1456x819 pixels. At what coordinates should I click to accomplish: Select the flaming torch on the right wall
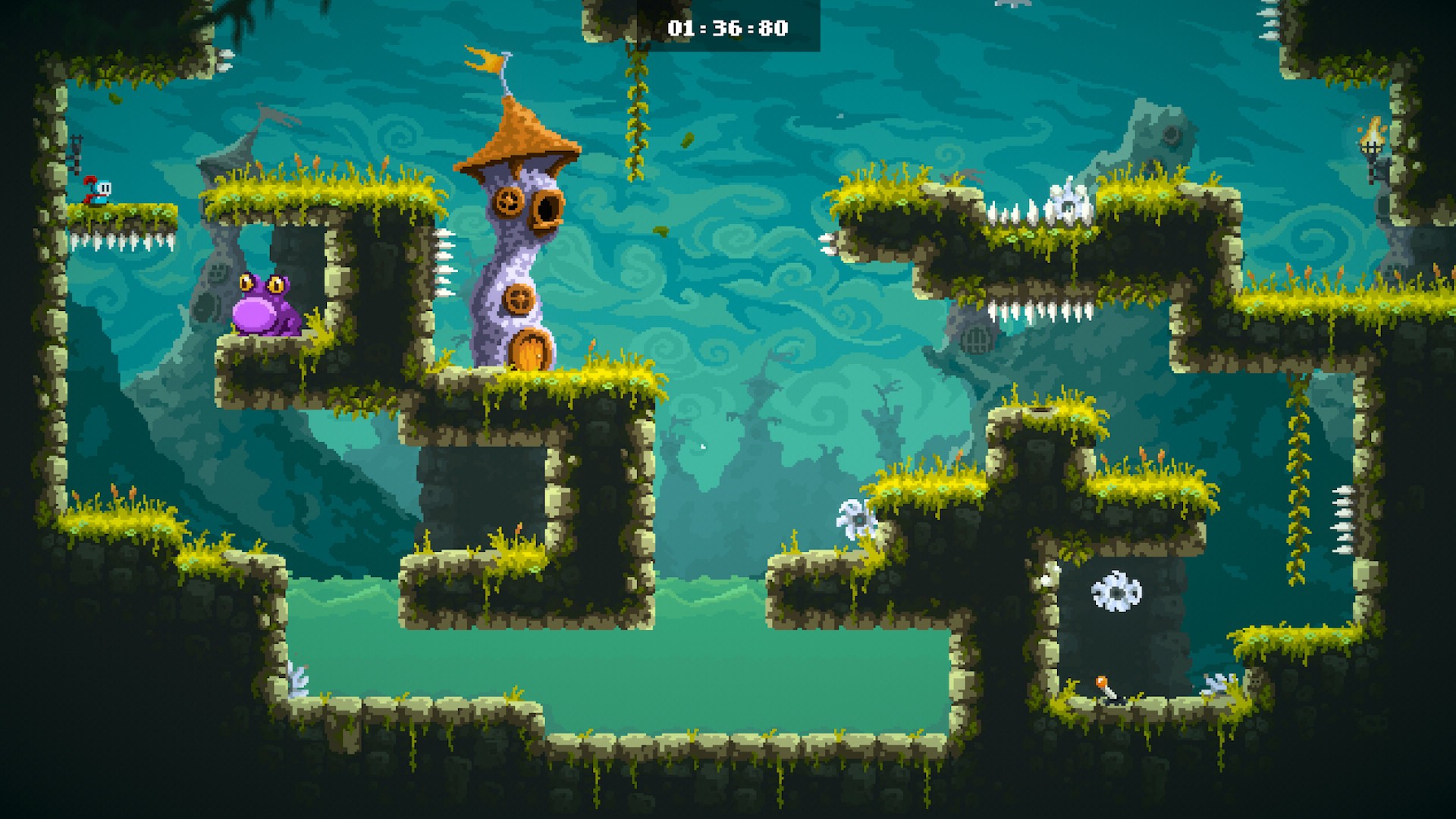[1370, 143]
